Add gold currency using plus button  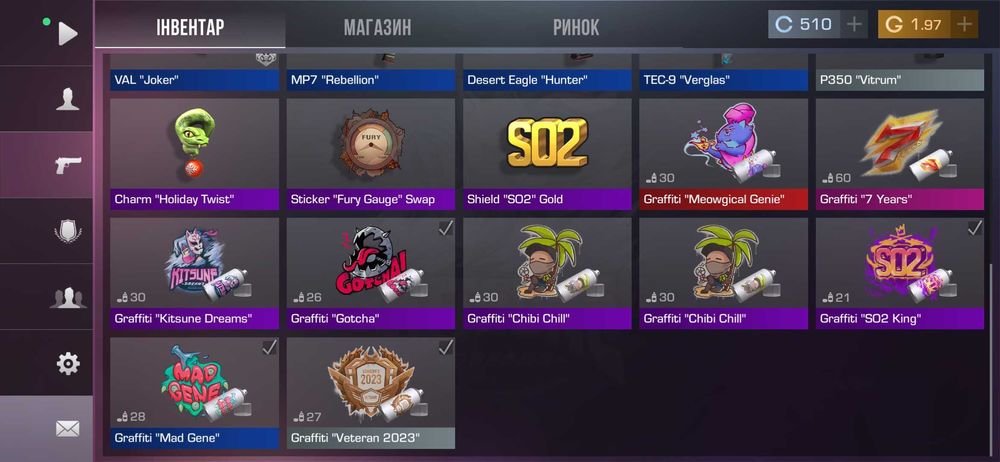[964, 25]
